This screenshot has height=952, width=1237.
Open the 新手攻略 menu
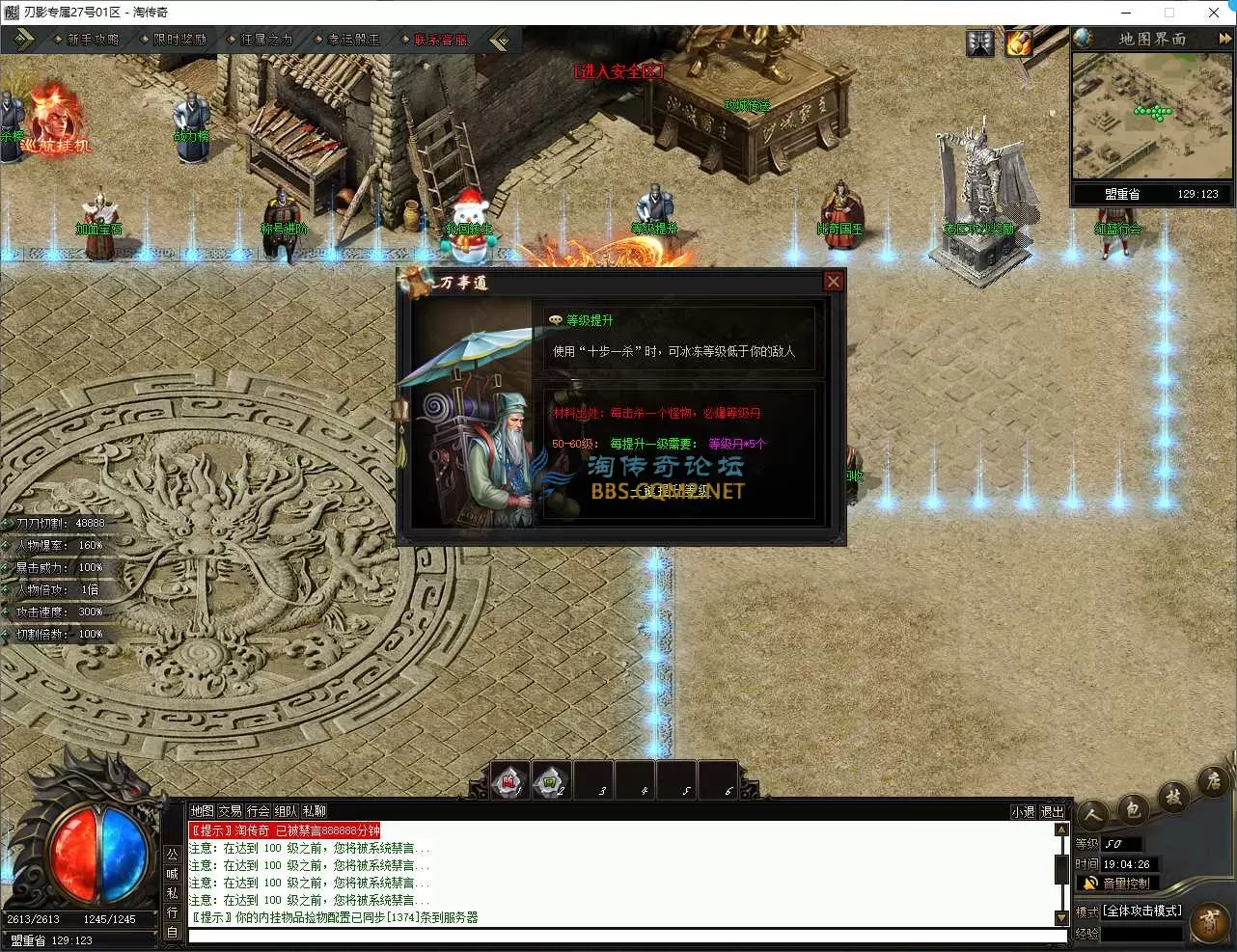[93, 40]
